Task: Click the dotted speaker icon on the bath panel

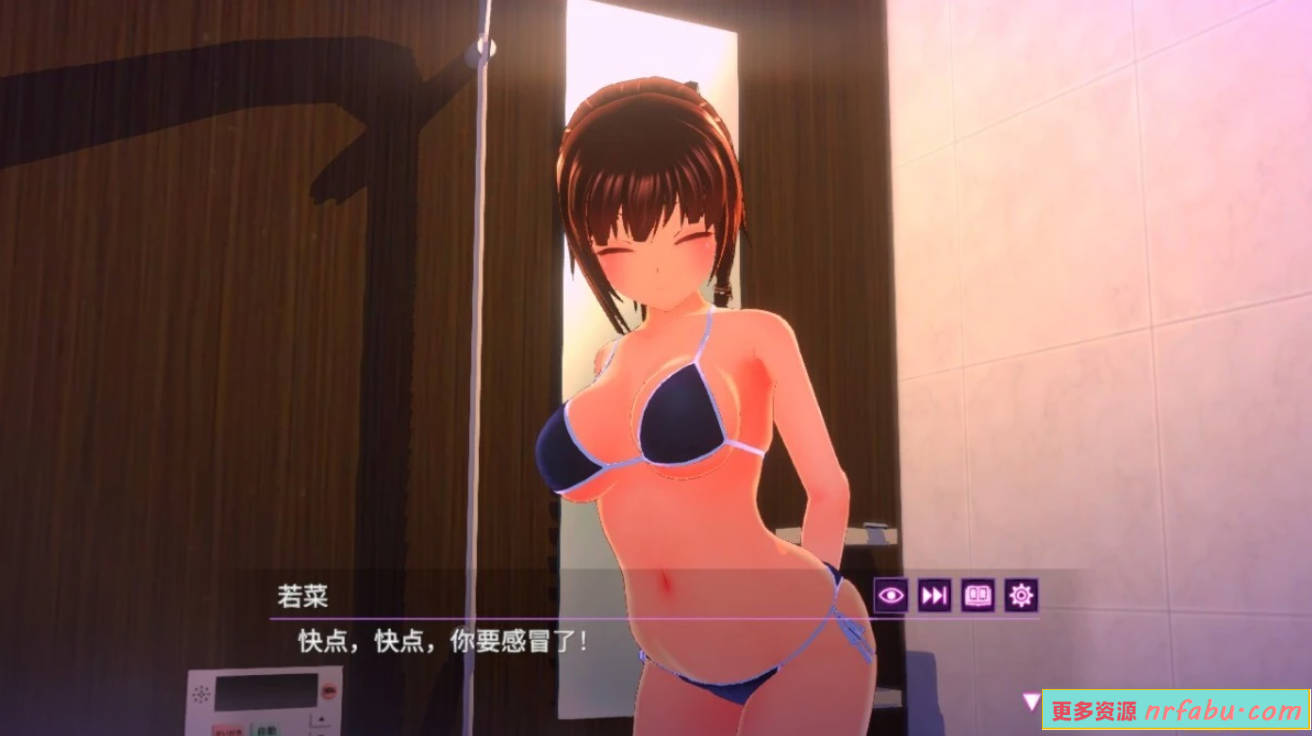Action: 201,692
